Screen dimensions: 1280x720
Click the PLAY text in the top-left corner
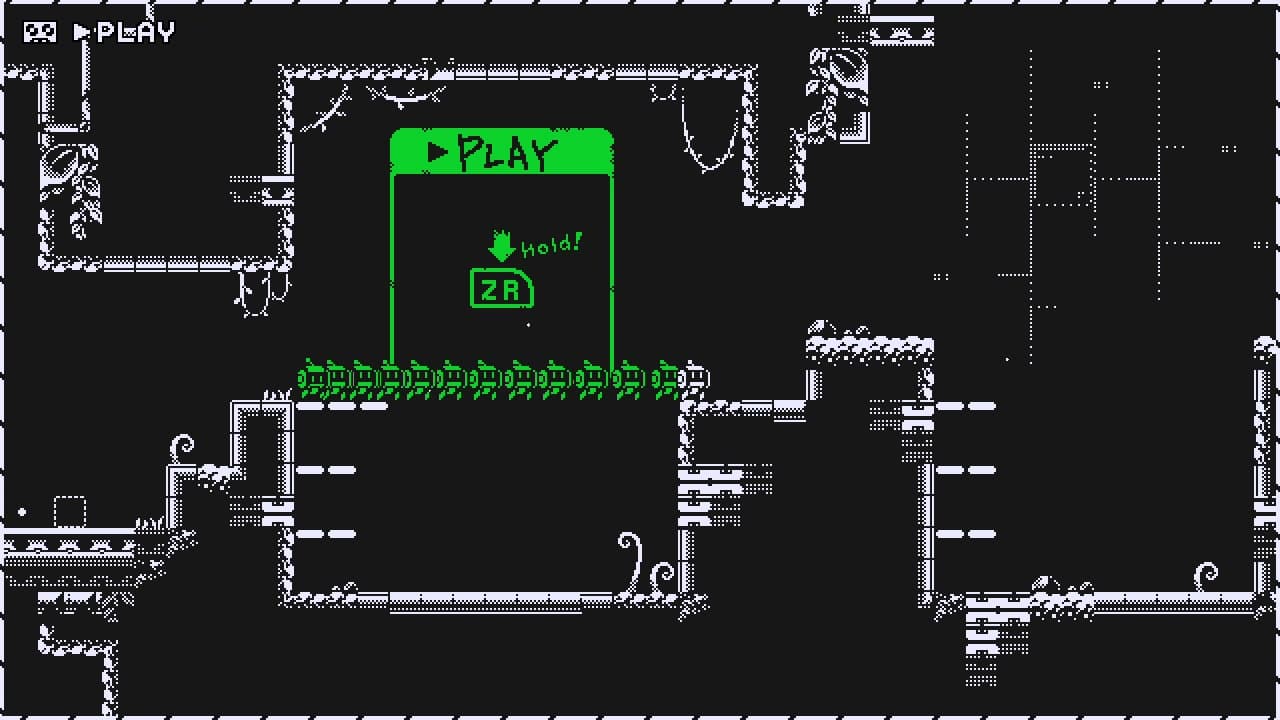(133, 31)
